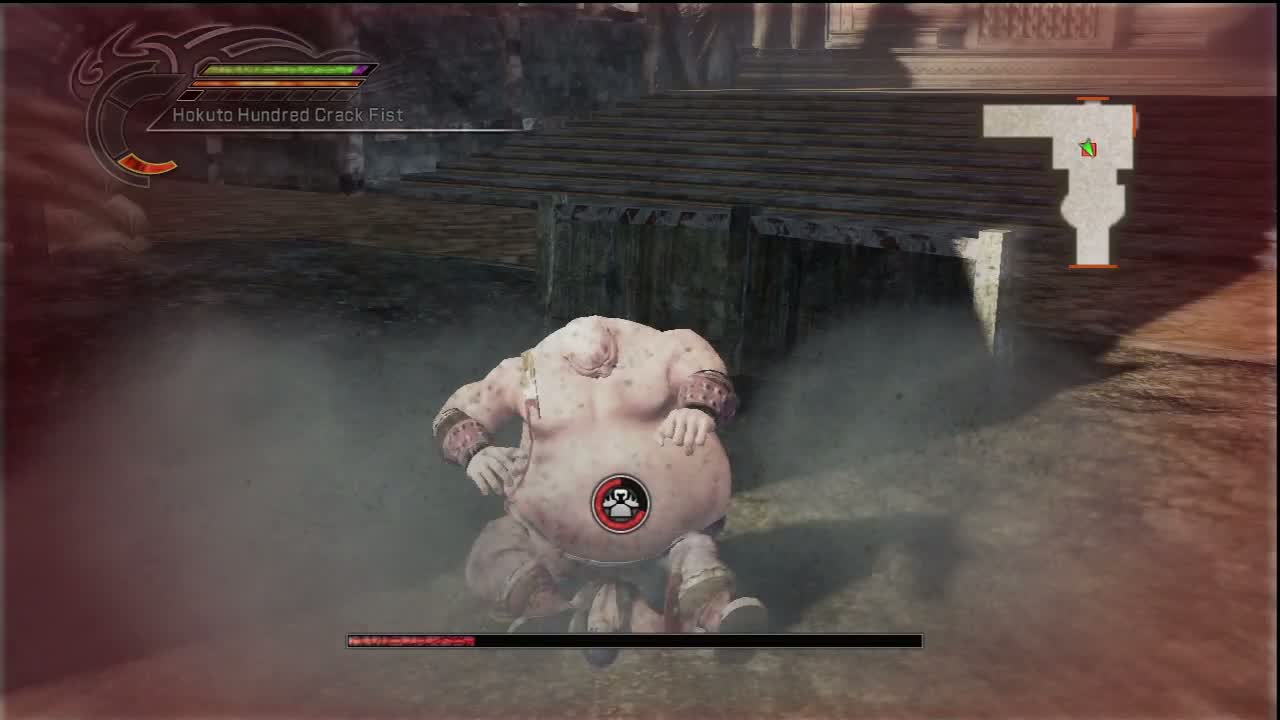Click the red lock-on target icon
Image resolution: width=1280 pixels, height=720 pixels.
[x=621, y=503]
